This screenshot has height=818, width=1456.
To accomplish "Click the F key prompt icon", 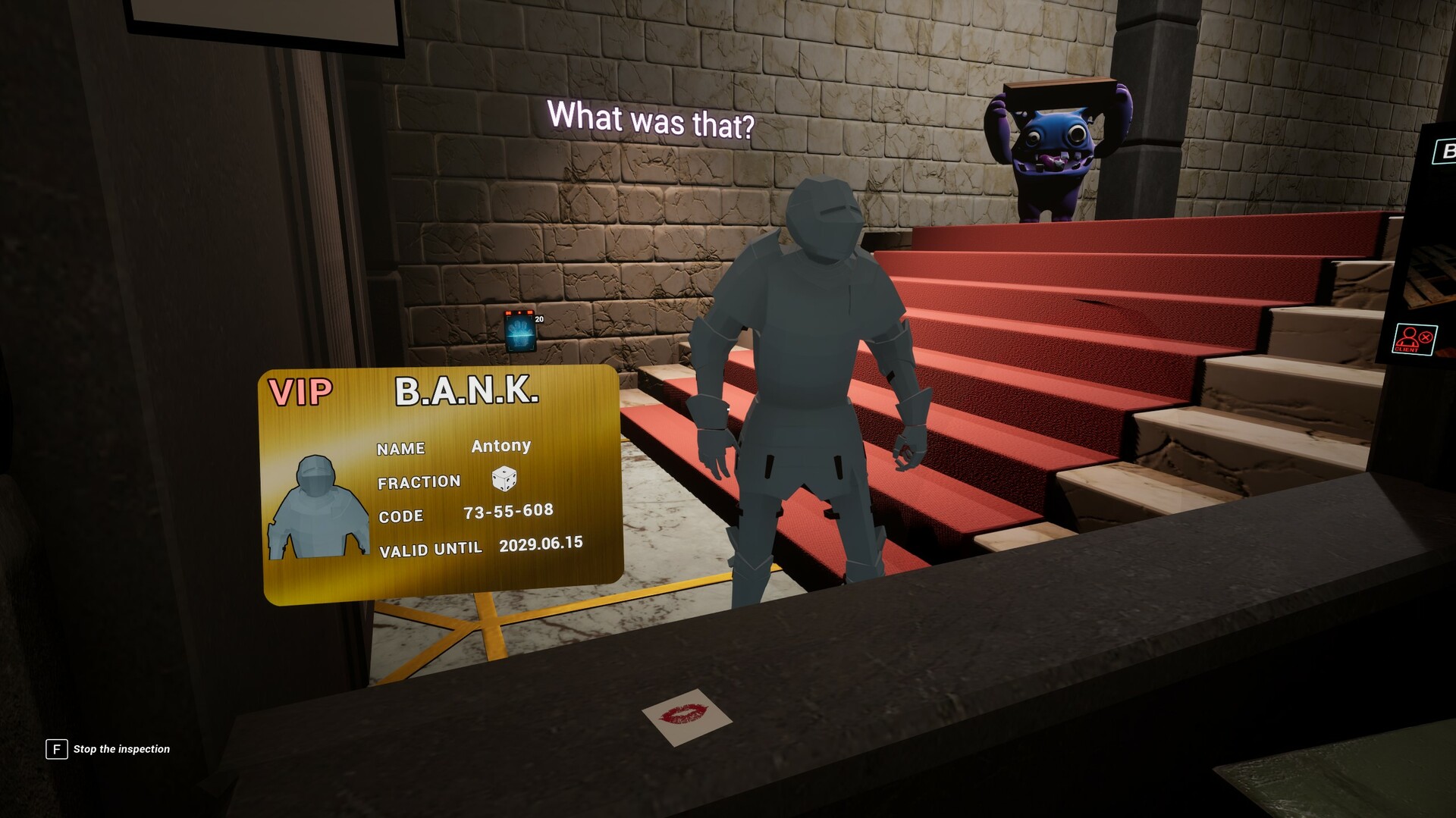I will (56, 749).
